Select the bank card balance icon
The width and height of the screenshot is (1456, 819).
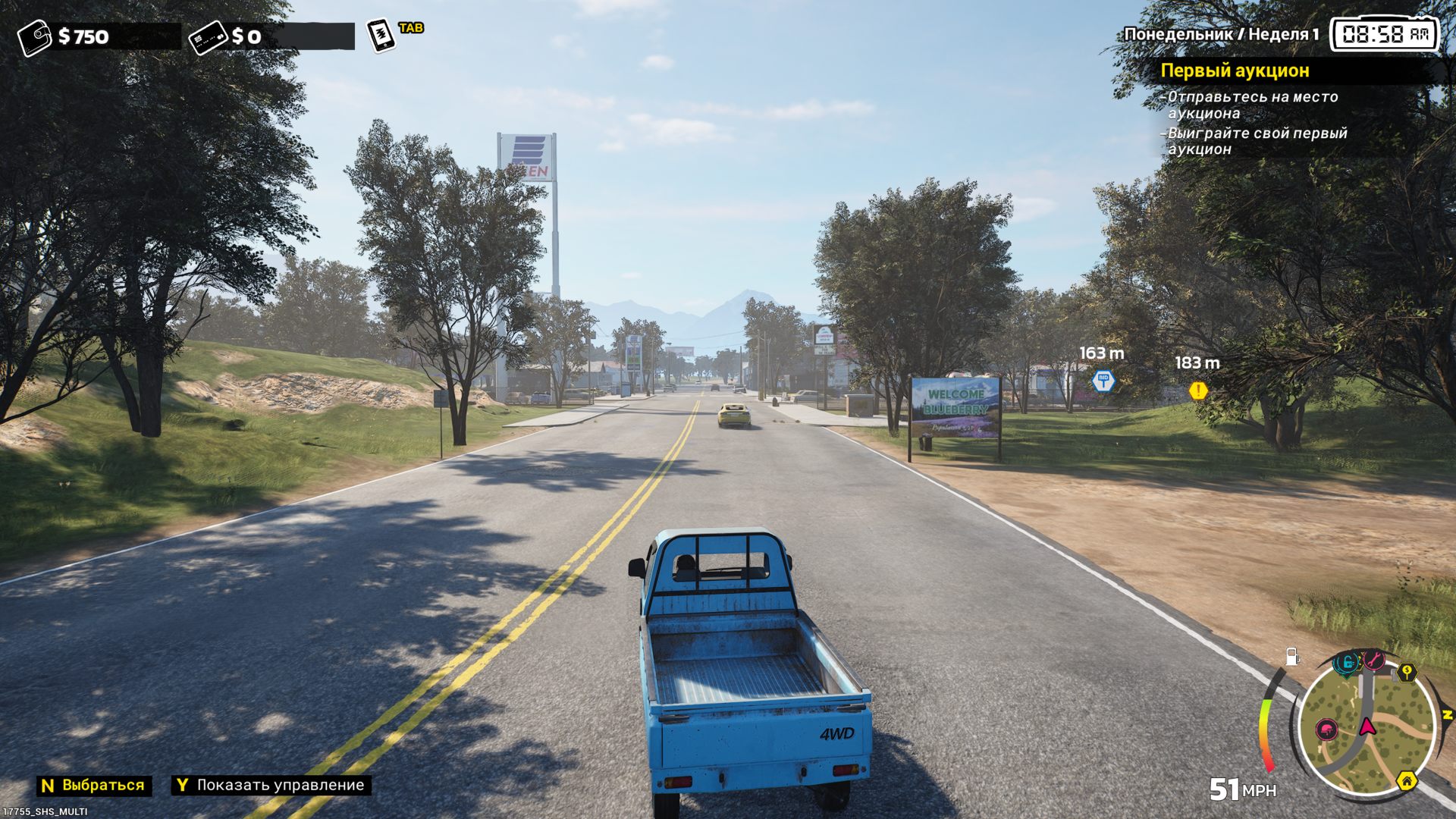pos(208,36)
